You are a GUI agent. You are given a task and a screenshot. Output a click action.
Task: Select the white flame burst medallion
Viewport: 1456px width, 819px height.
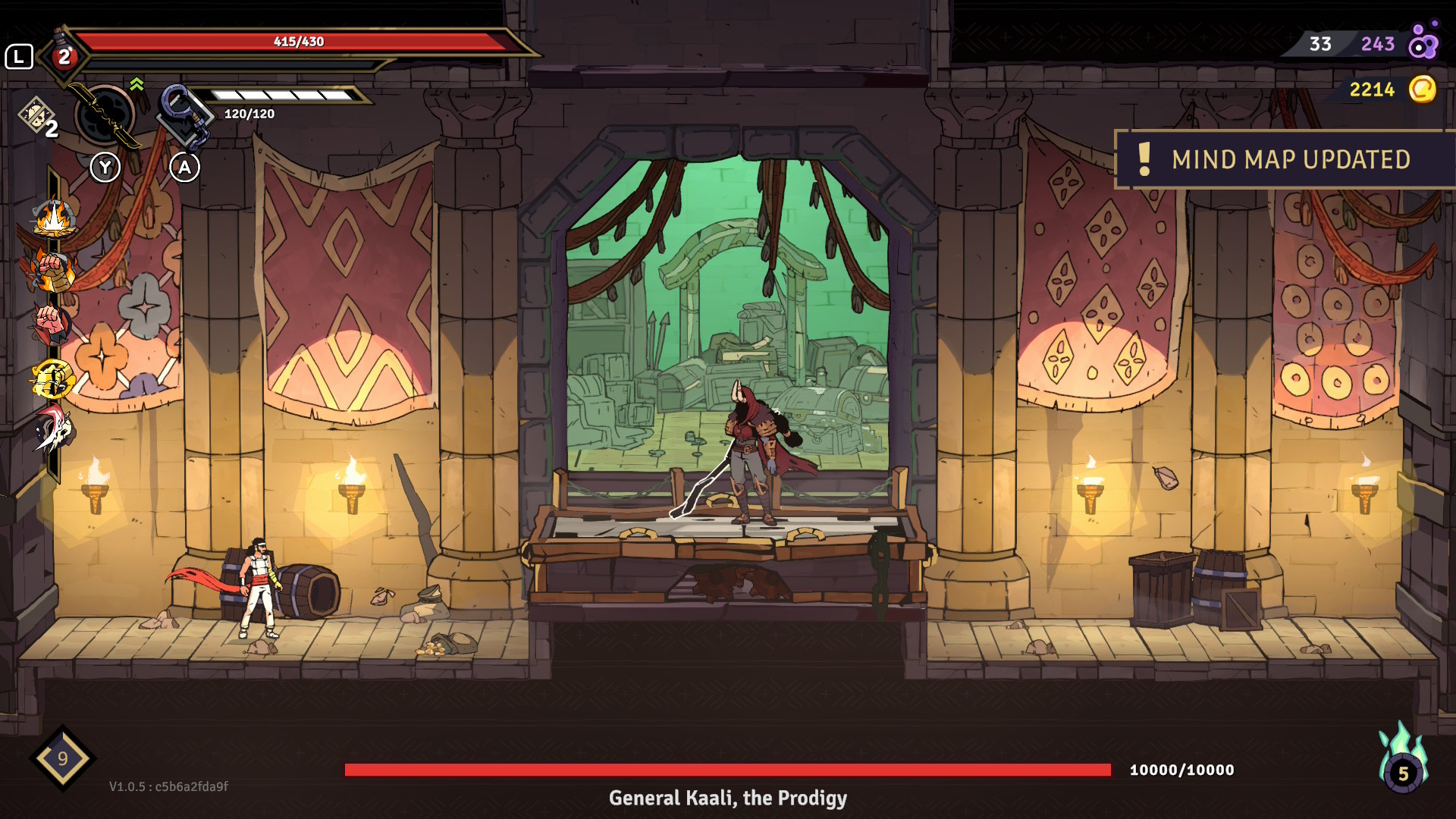pyautogui.click(x=53, y=219)
